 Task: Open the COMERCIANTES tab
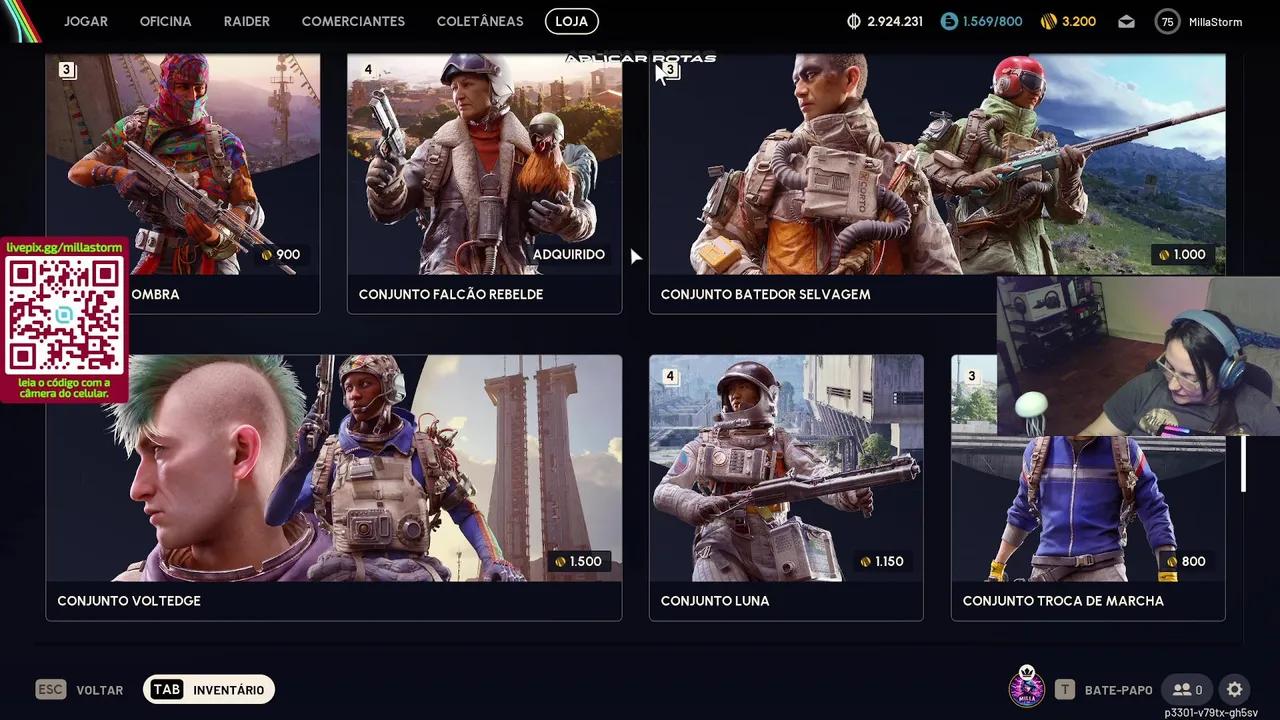coord(353,21)
